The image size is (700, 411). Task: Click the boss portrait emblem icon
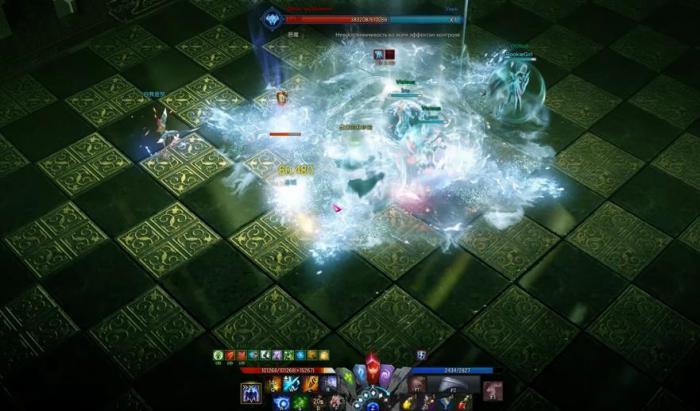coord(273,19)
